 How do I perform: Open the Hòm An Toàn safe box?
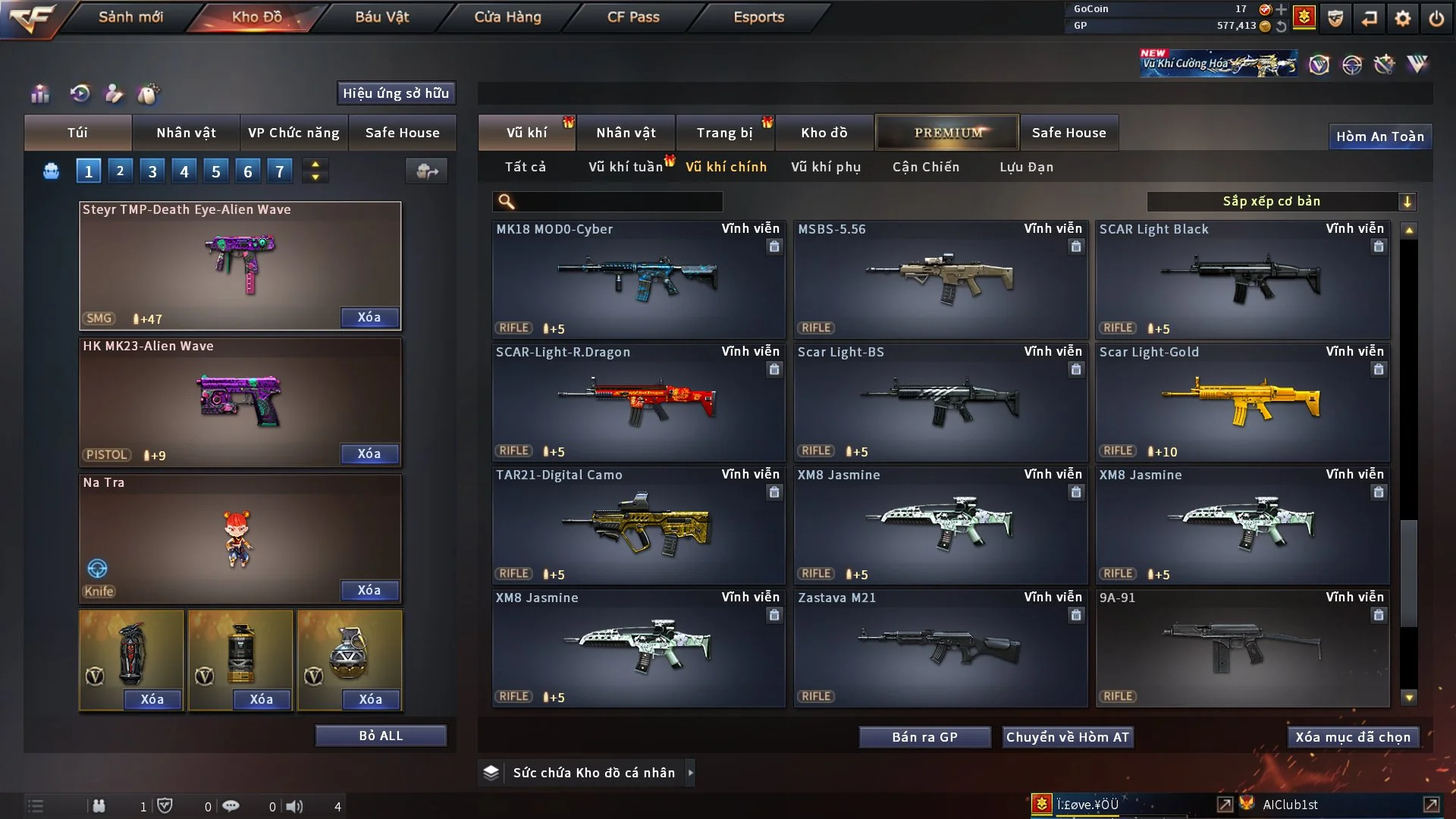tap(1379, 136)
